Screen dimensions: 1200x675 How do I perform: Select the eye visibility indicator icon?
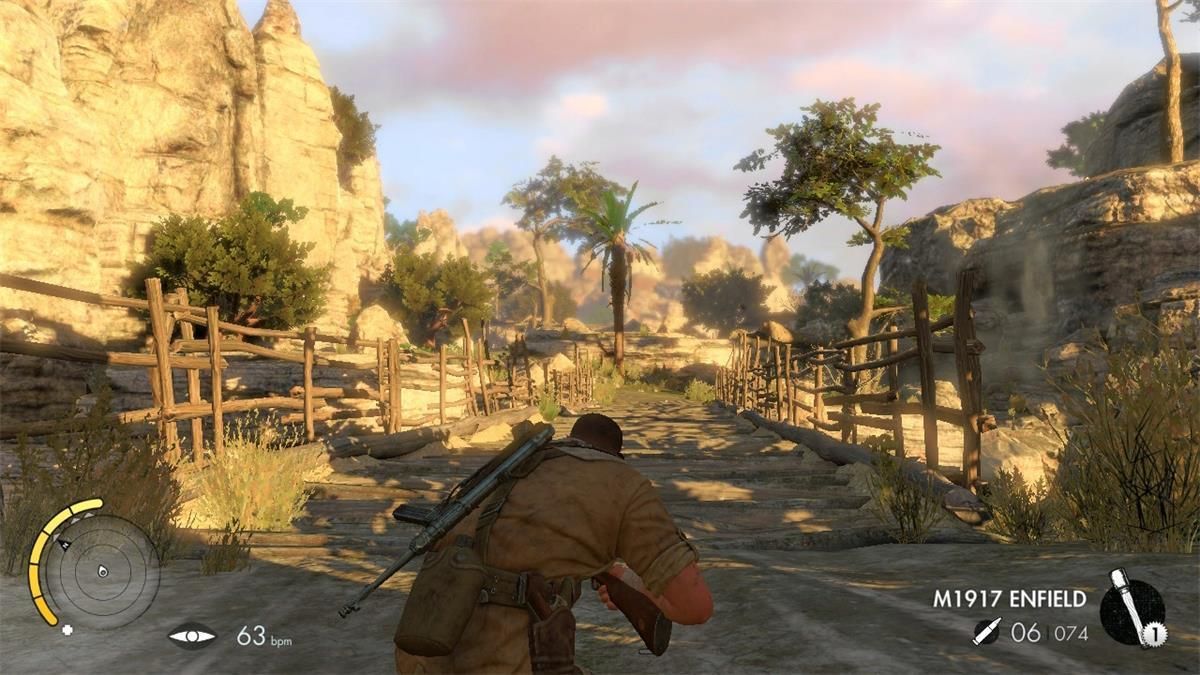191,636
